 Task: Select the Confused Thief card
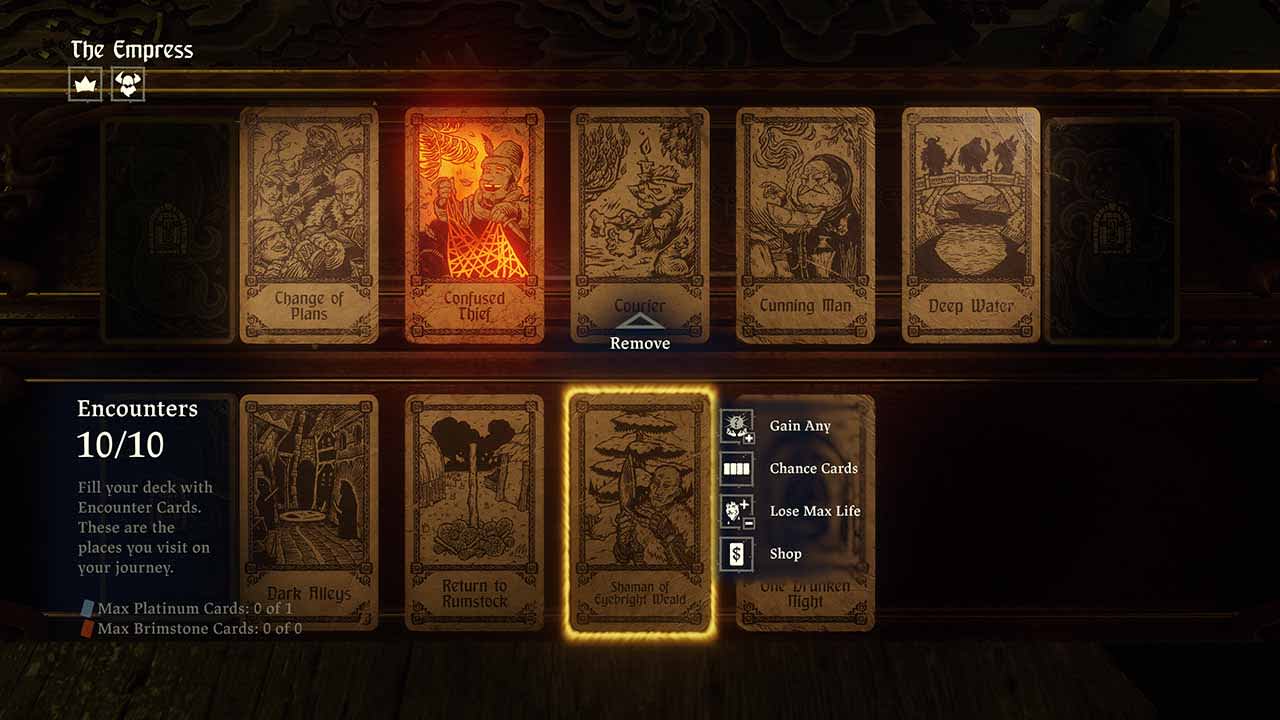[x=477, y=226]
